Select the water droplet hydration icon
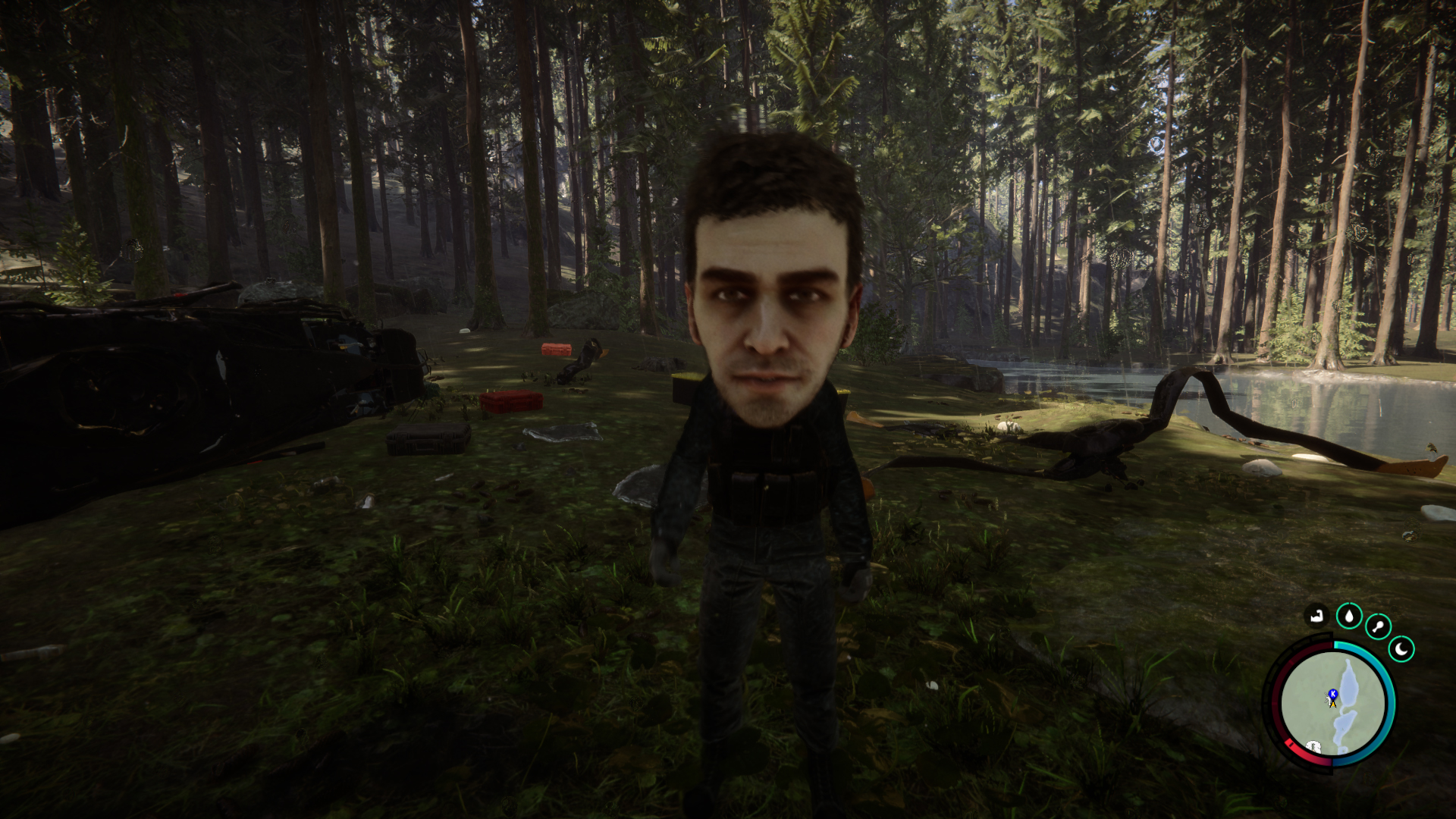 pos(1350,617)
